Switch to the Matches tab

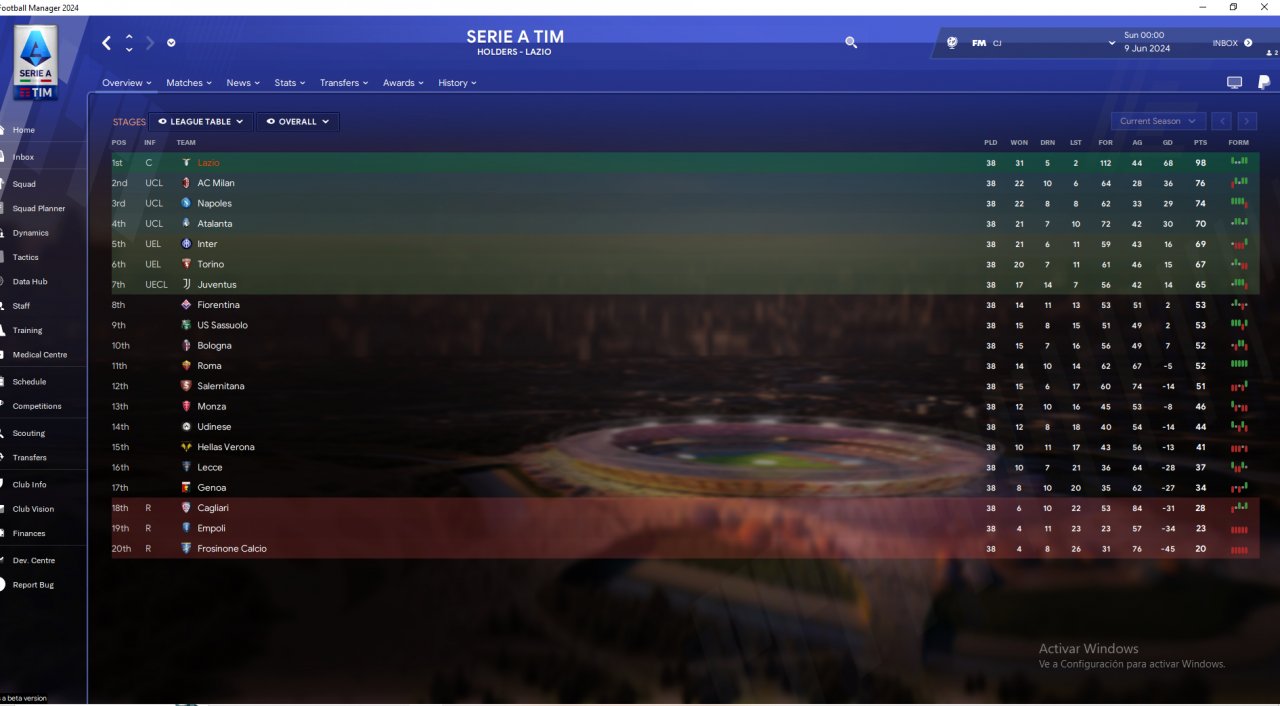[188, 83]
